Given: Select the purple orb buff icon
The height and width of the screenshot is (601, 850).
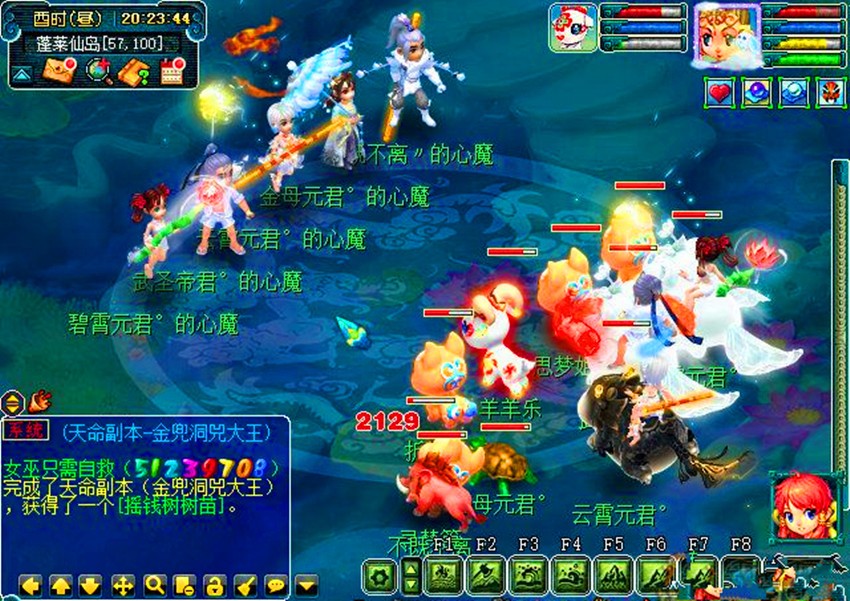Looking at the screenshot, I should 756,93.
